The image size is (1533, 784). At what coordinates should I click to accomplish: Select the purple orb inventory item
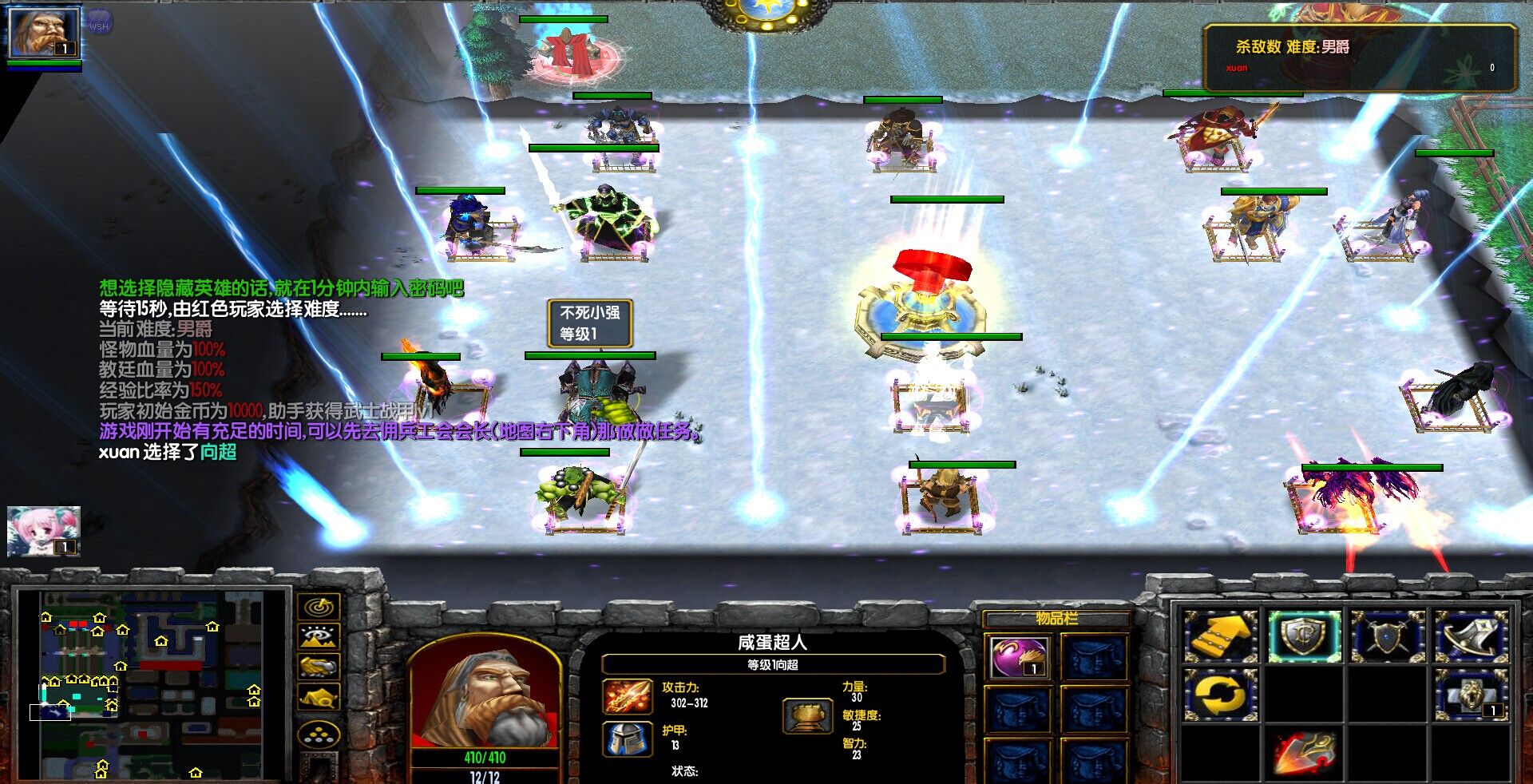click(x=1019, y=657)
